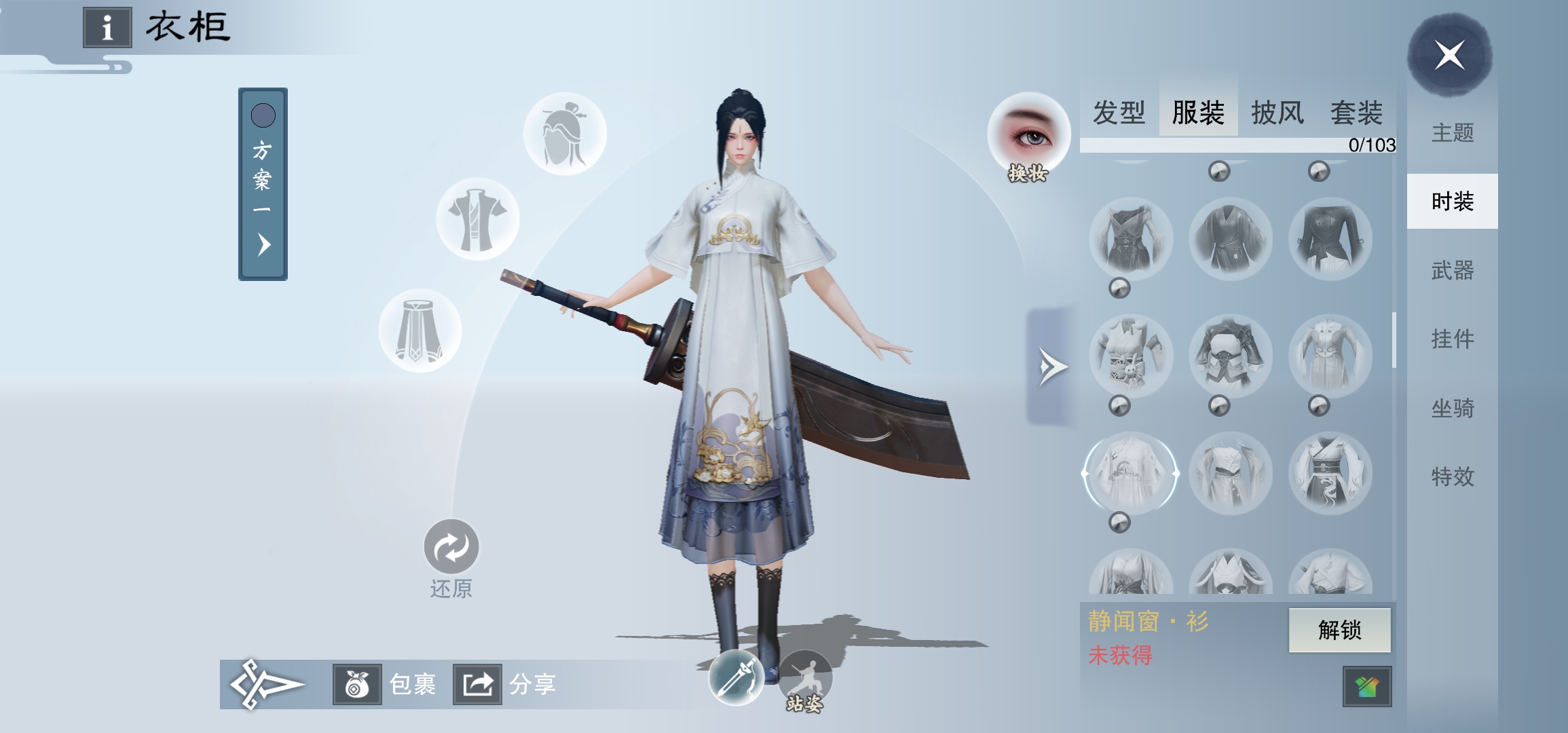Select the 披风 cloak tab
The height and width of the screenshot is (733, 1568).
1277,113
